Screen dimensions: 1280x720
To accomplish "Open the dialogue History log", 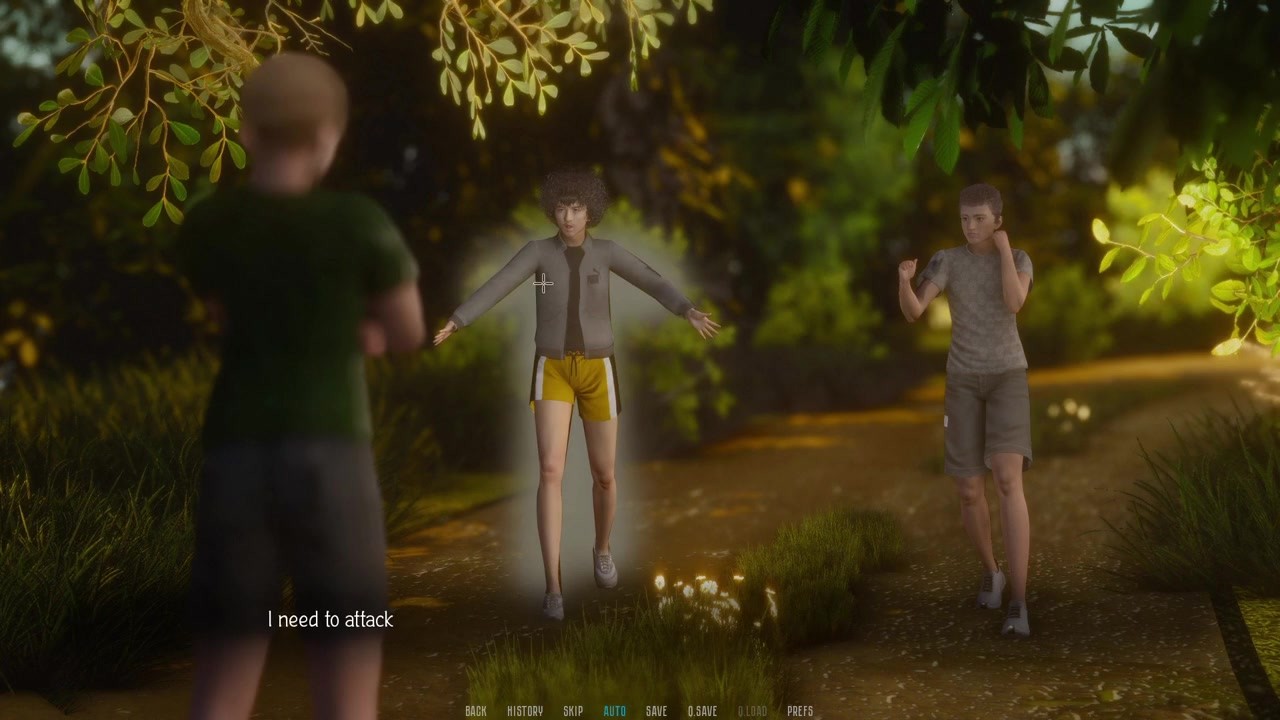I will click(525, 711).
